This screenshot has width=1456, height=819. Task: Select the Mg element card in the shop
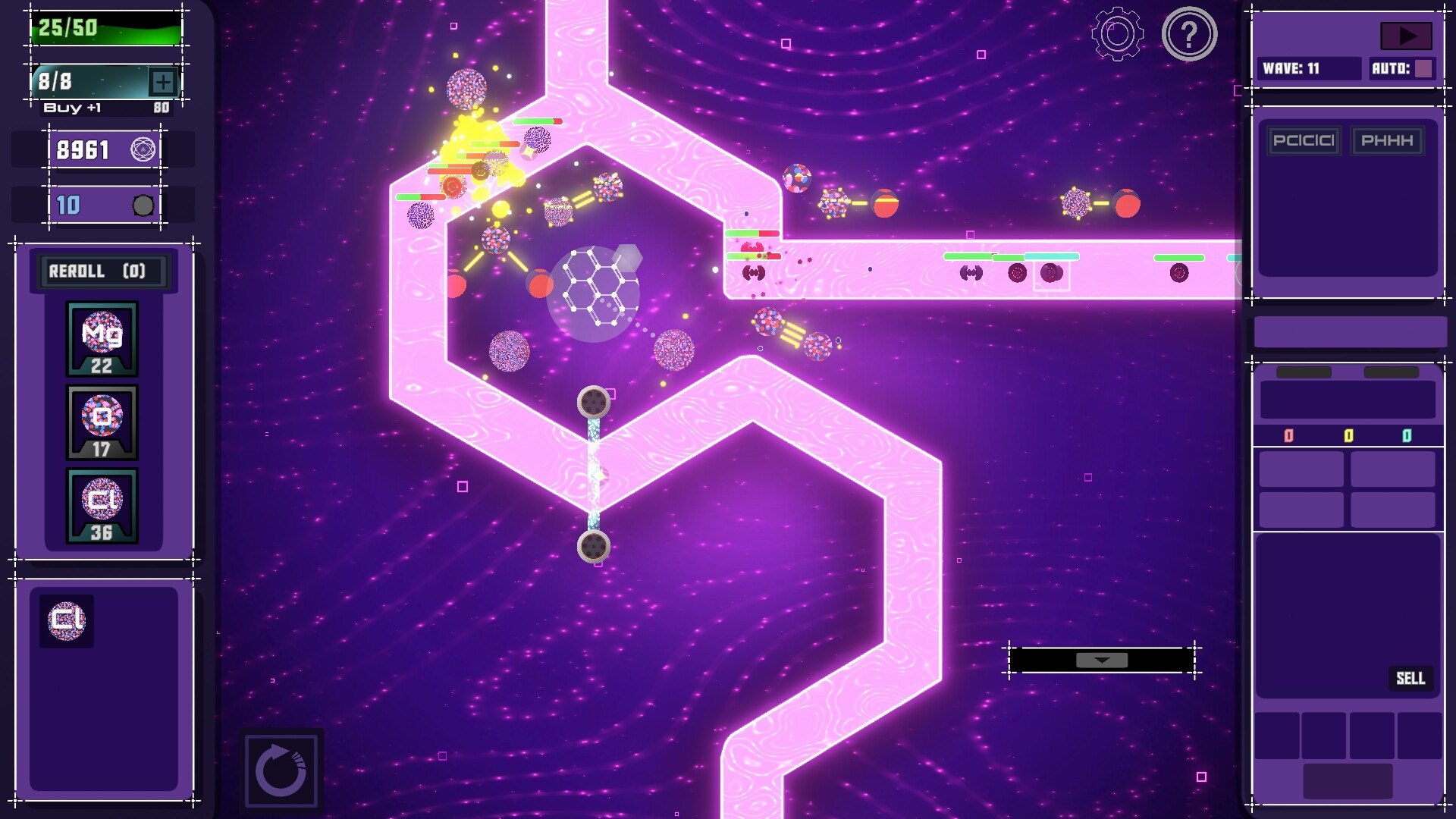click(101, 337)
